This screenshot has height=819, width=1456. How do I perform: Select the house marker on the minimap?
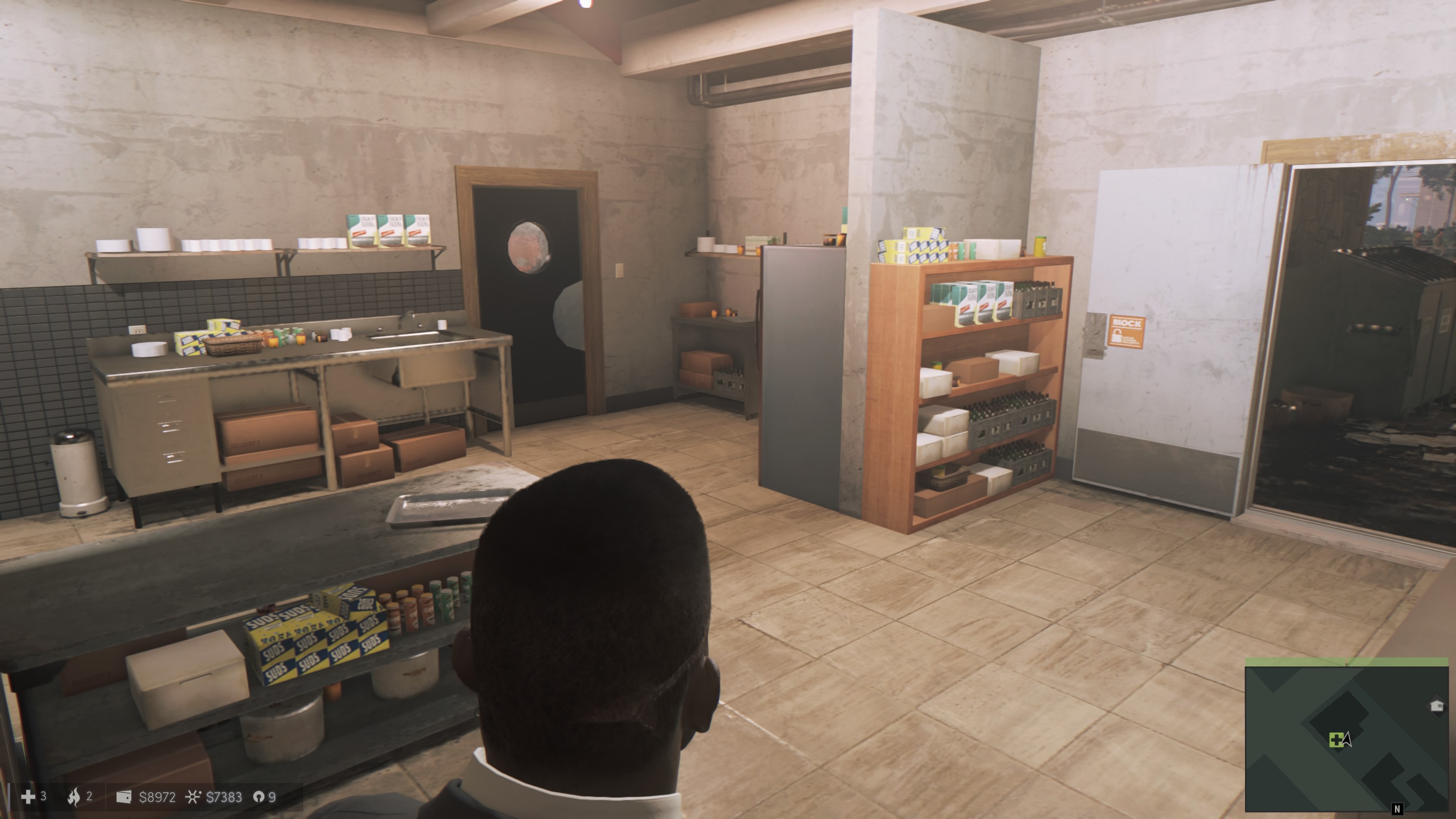1436,705
